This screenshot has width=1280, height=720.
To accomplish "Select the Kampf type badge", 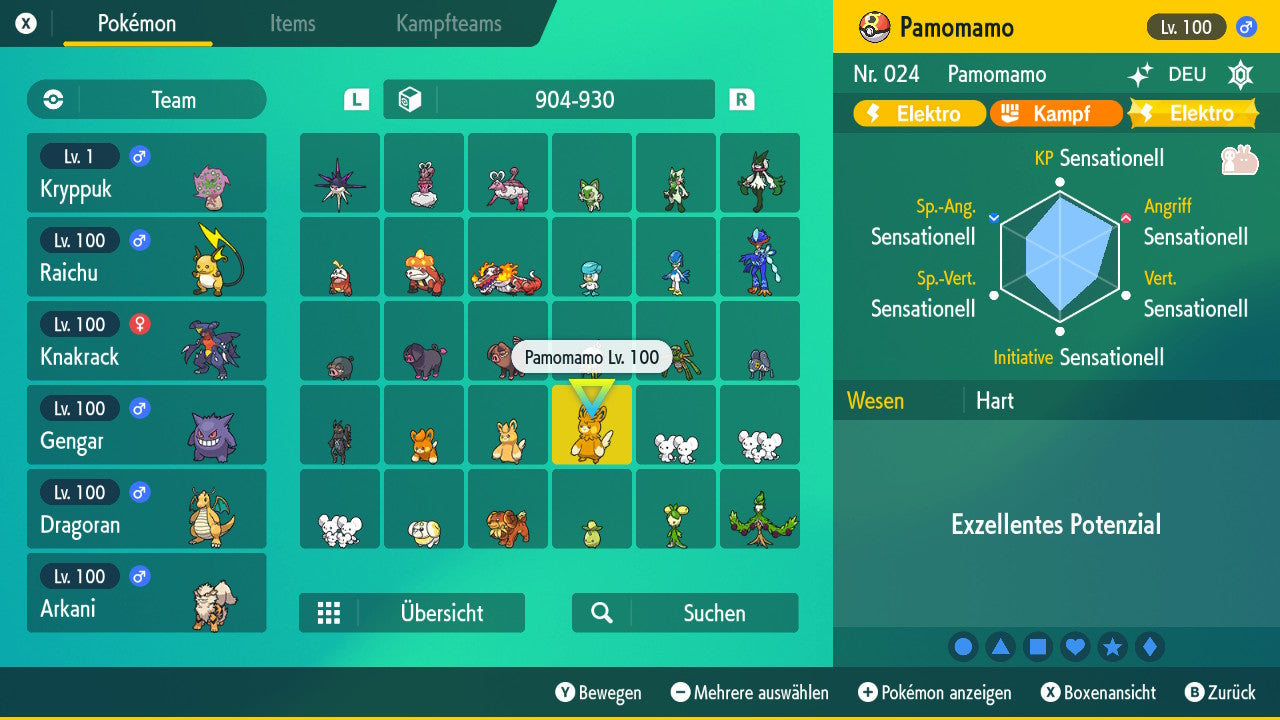I will [x=1056, y=113].
